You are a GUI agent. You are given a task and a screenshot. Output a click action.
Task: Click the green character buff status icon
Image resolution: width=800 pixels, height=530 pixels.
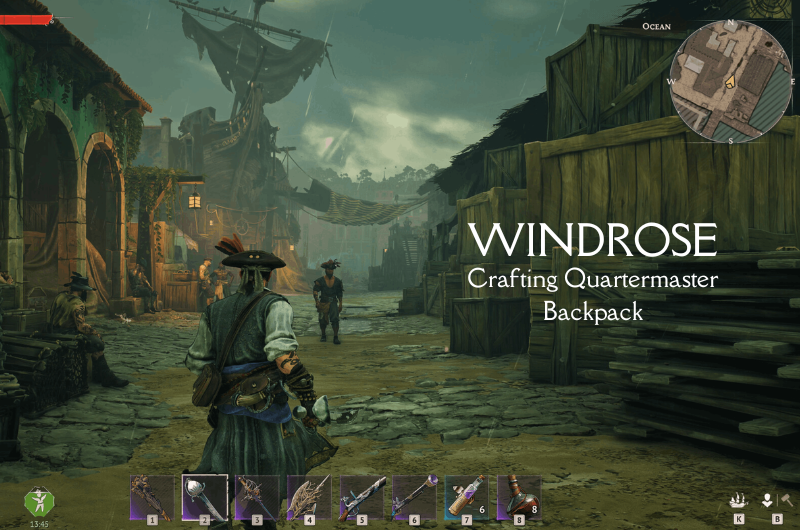38,502
